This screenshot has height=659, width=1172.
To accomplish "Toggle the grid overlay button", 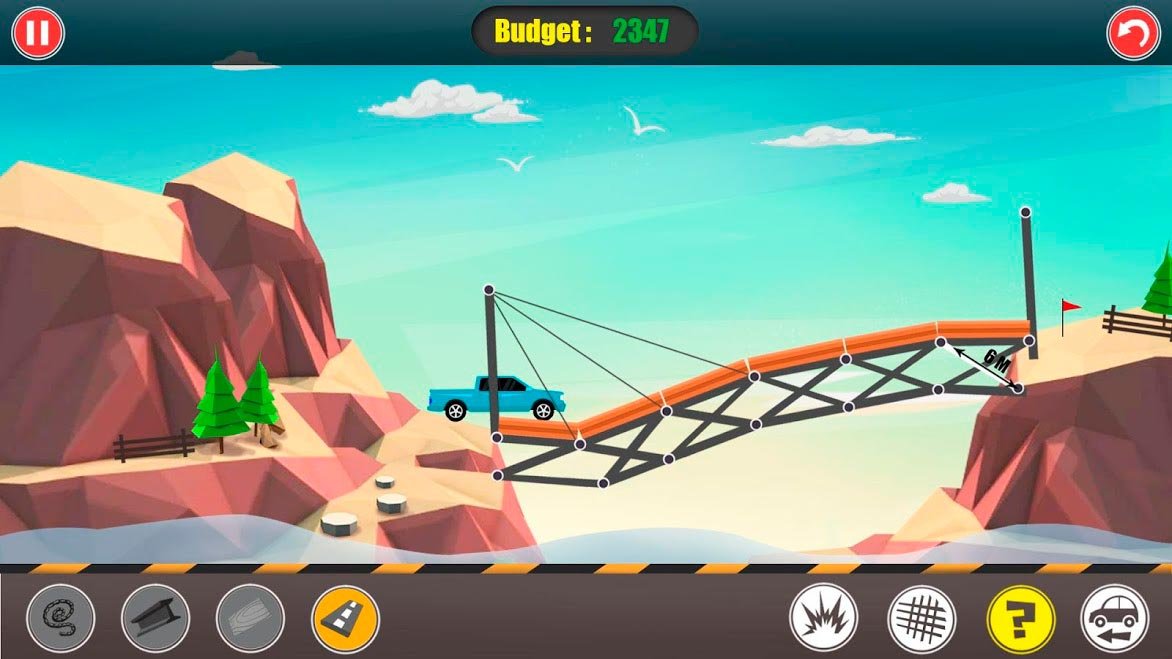I will coord(921,618).
